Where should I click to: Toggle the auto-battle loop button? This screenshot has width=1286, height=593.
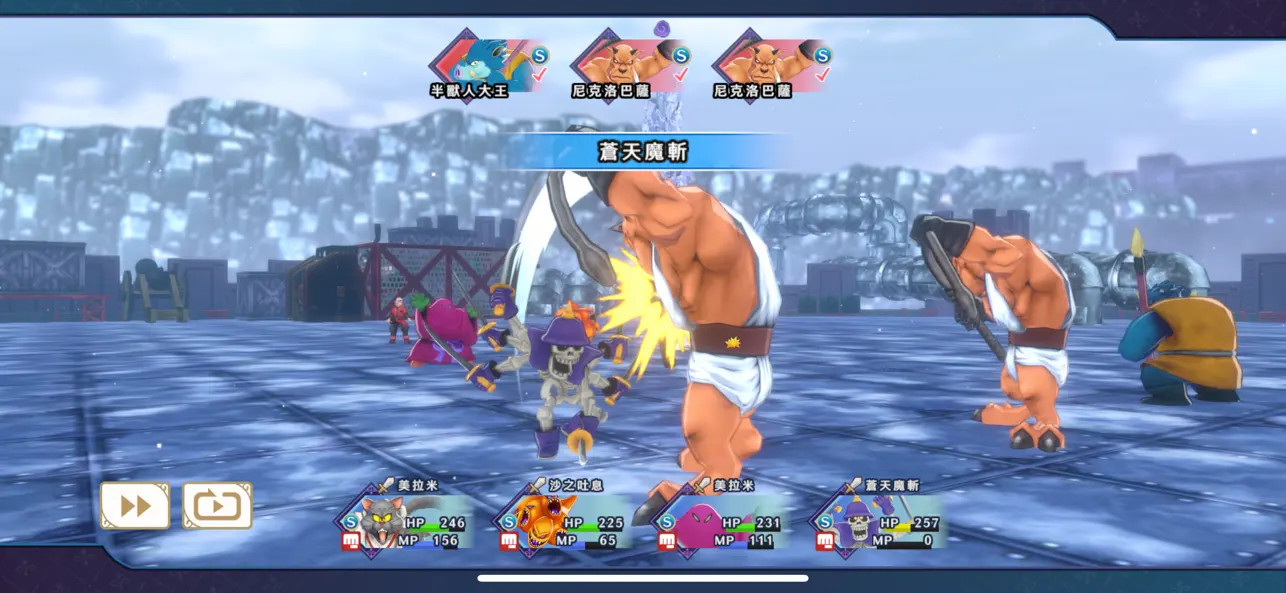[217, 506]
